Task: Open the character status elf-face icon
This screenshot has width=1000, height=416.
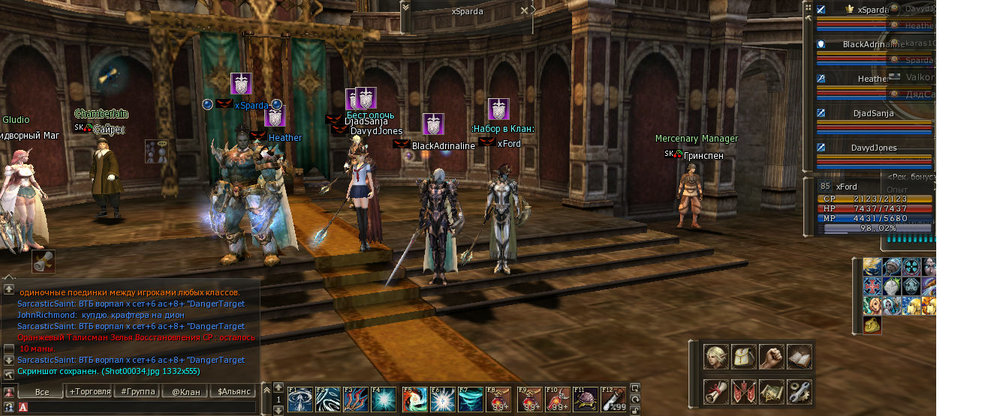Action: [715, 357]
